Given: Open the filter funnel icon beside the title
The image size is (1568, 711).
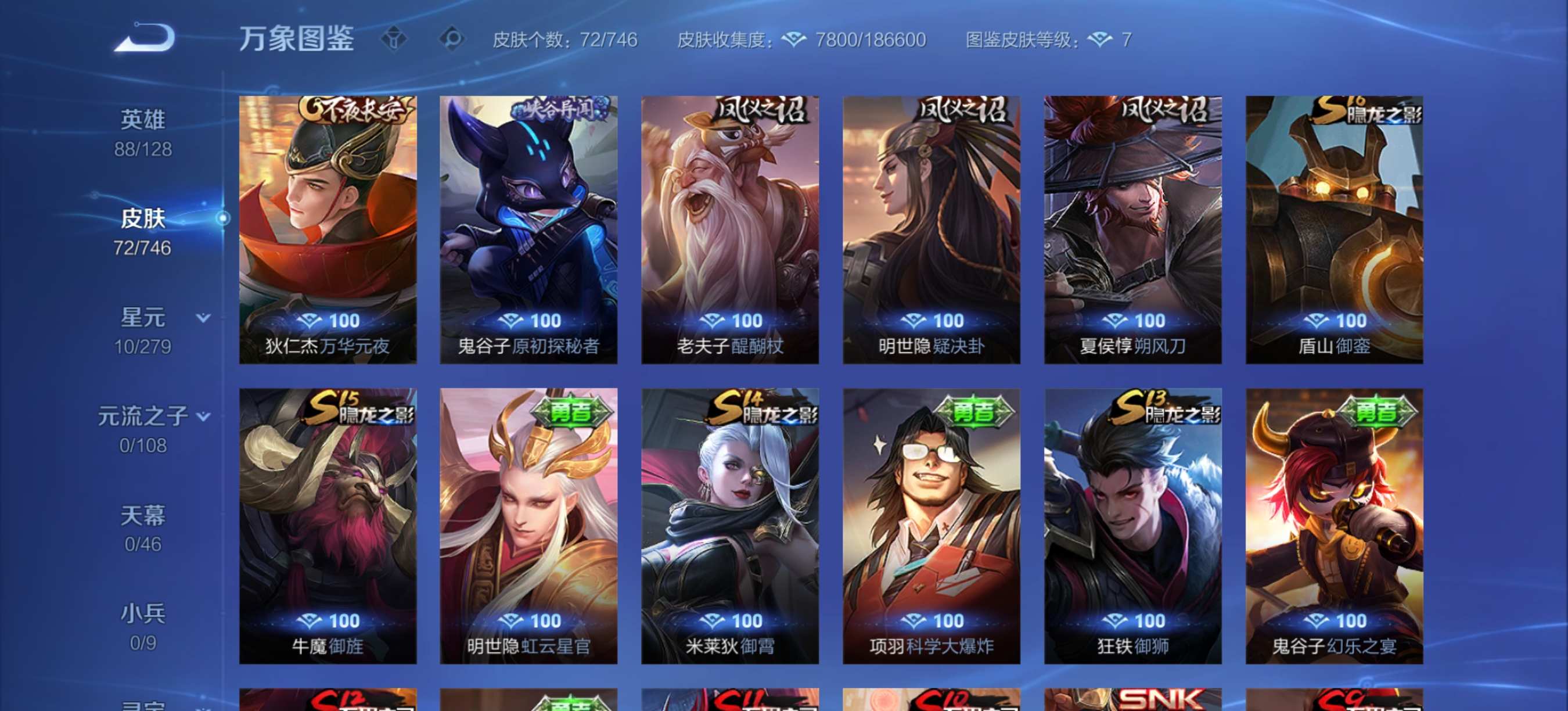Looking at the screenshot, I should point(396,39).
